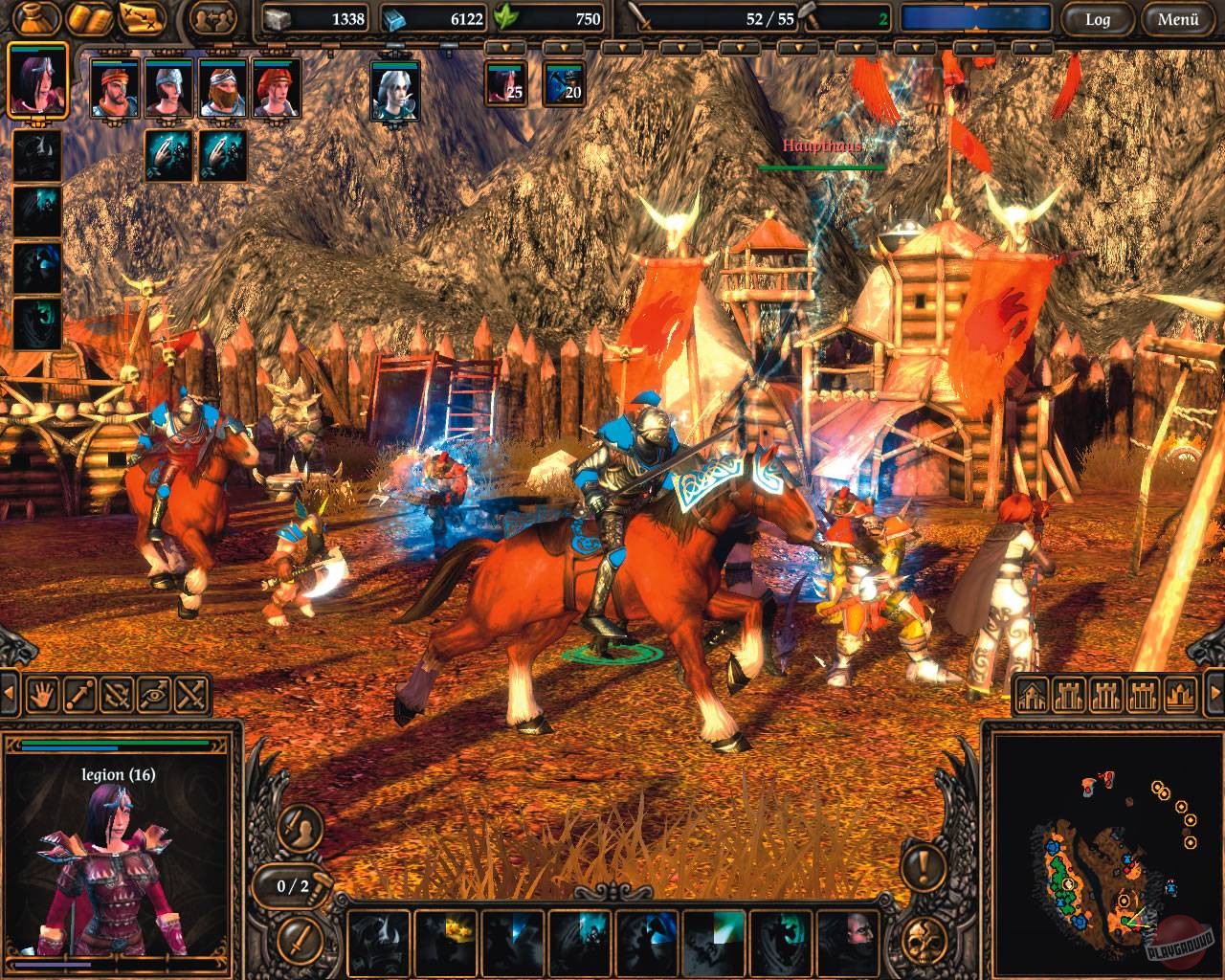1225x980 pixels.
Task: Activate the attack crossed-swords command
Action: [188, 694]
